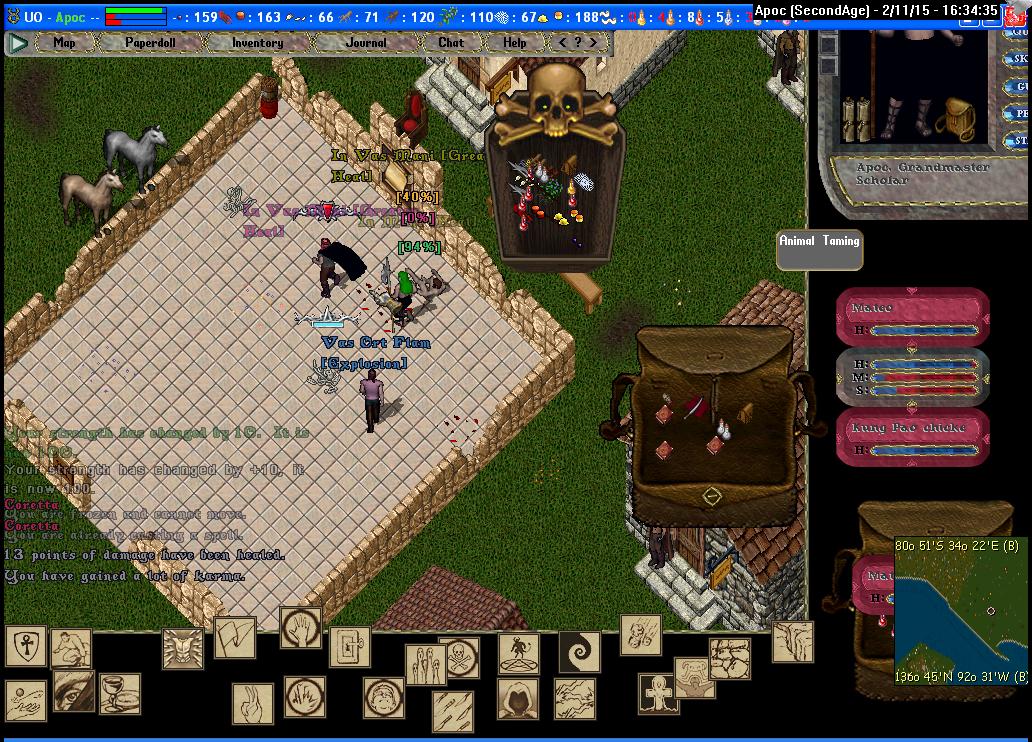
Task: Activate the goblet spell icon
Action: point(119,693)
